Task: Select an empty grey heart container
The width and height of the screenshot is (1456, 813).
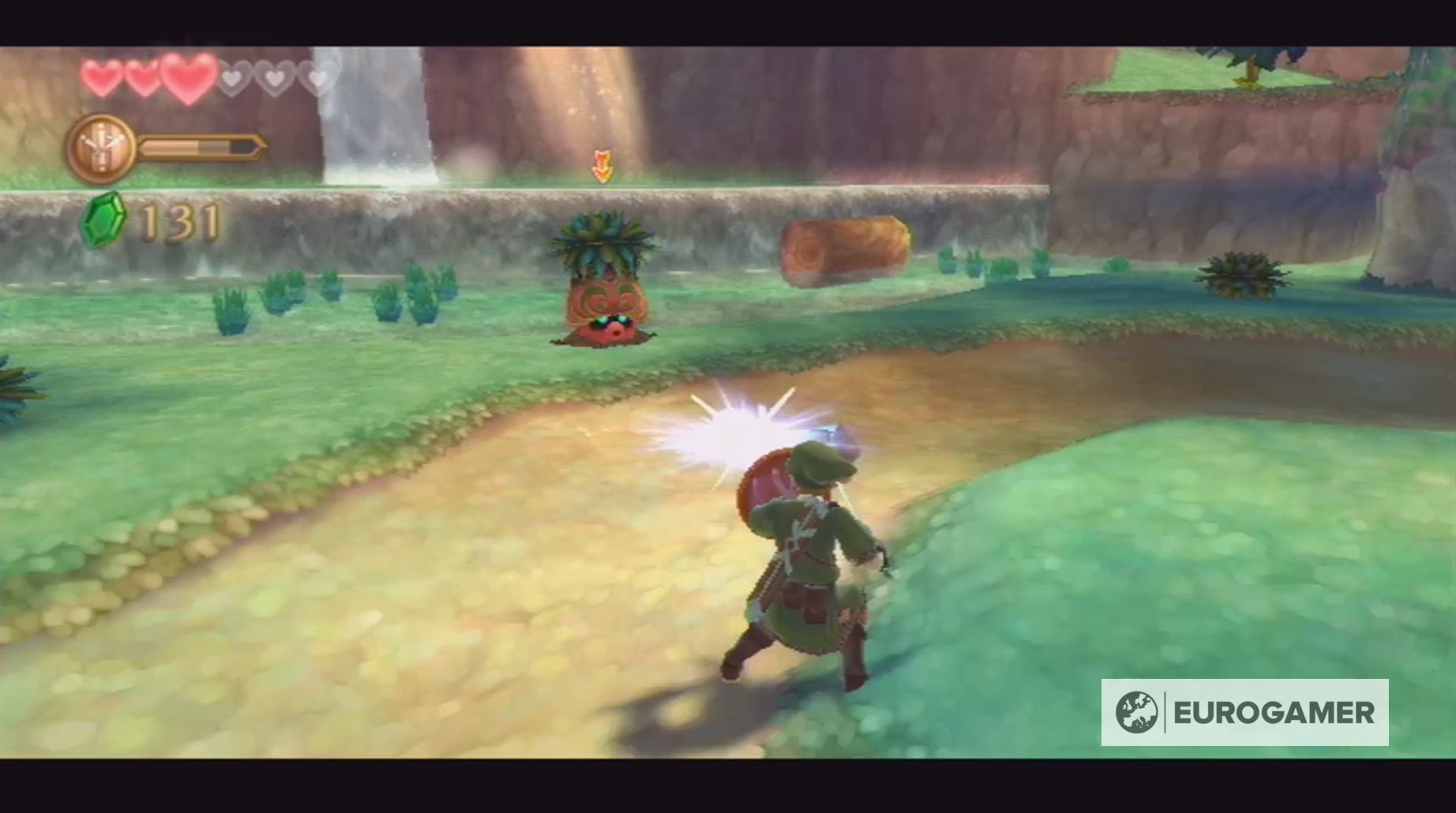Action: 231,79
